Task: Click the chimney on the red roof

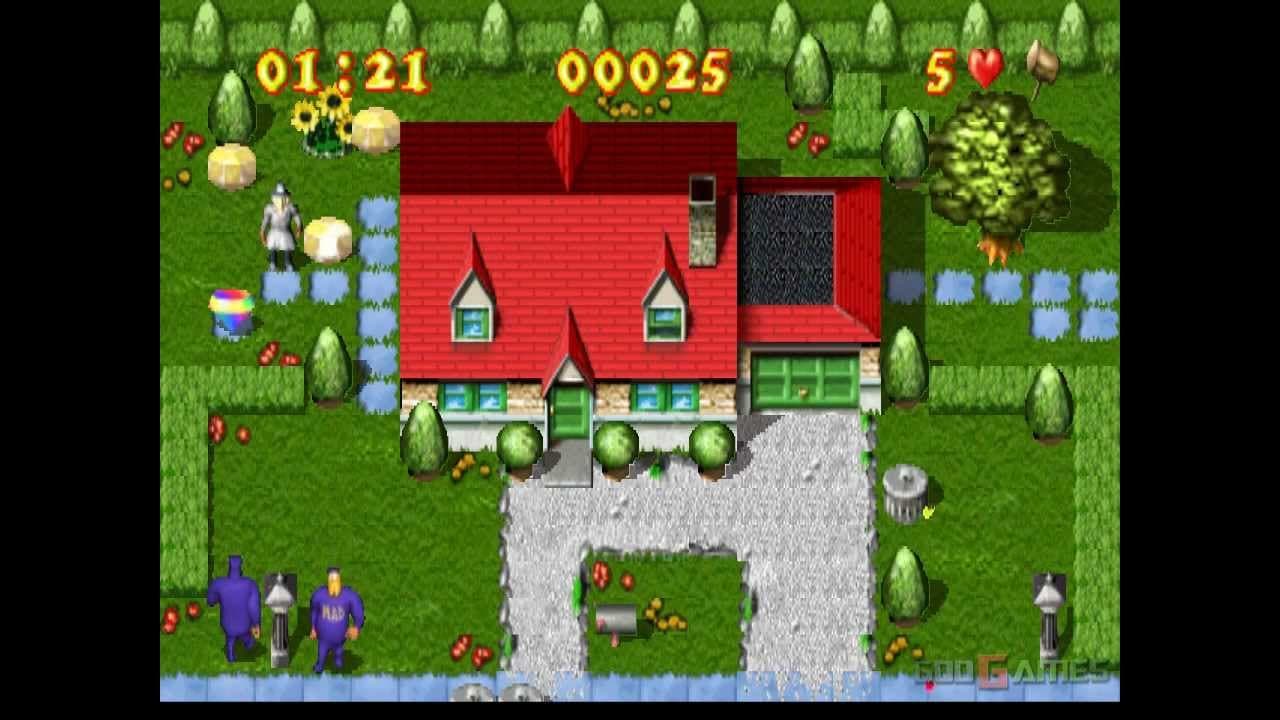Action: 705,220
